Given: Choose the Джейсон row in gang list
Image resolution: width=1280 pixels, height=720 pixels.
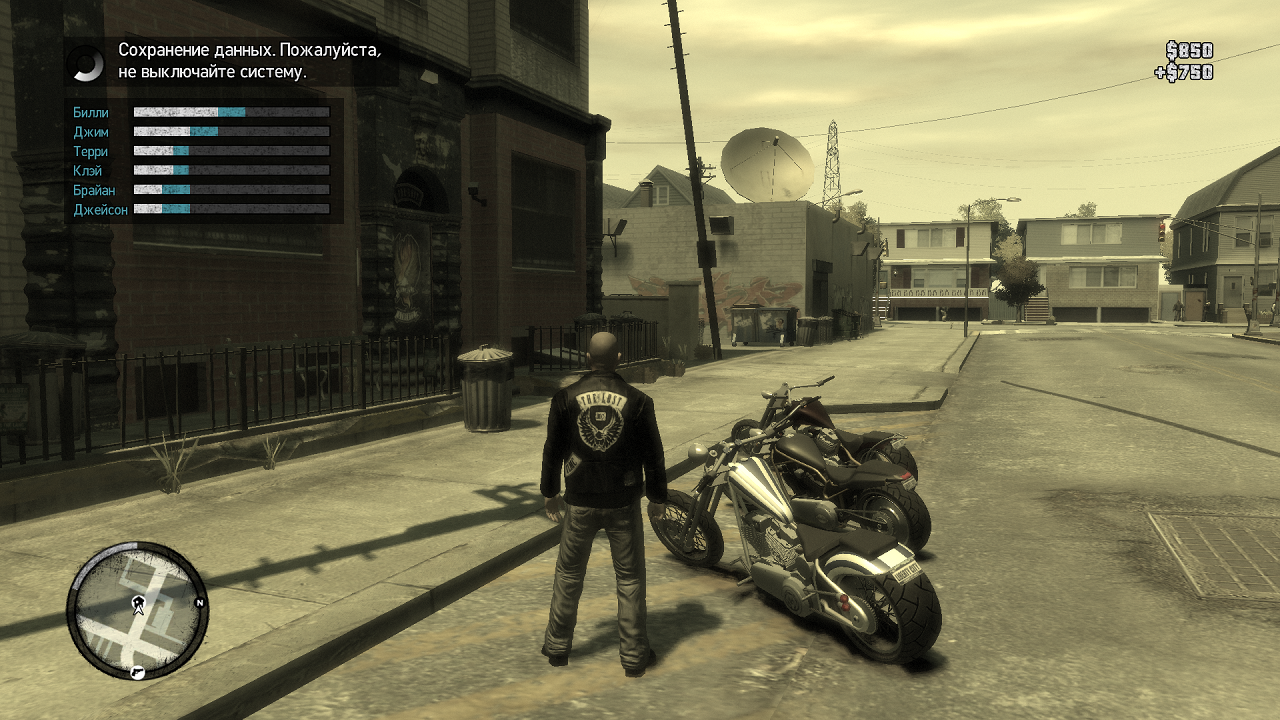Looking at the screenshot, I should 100,210.
